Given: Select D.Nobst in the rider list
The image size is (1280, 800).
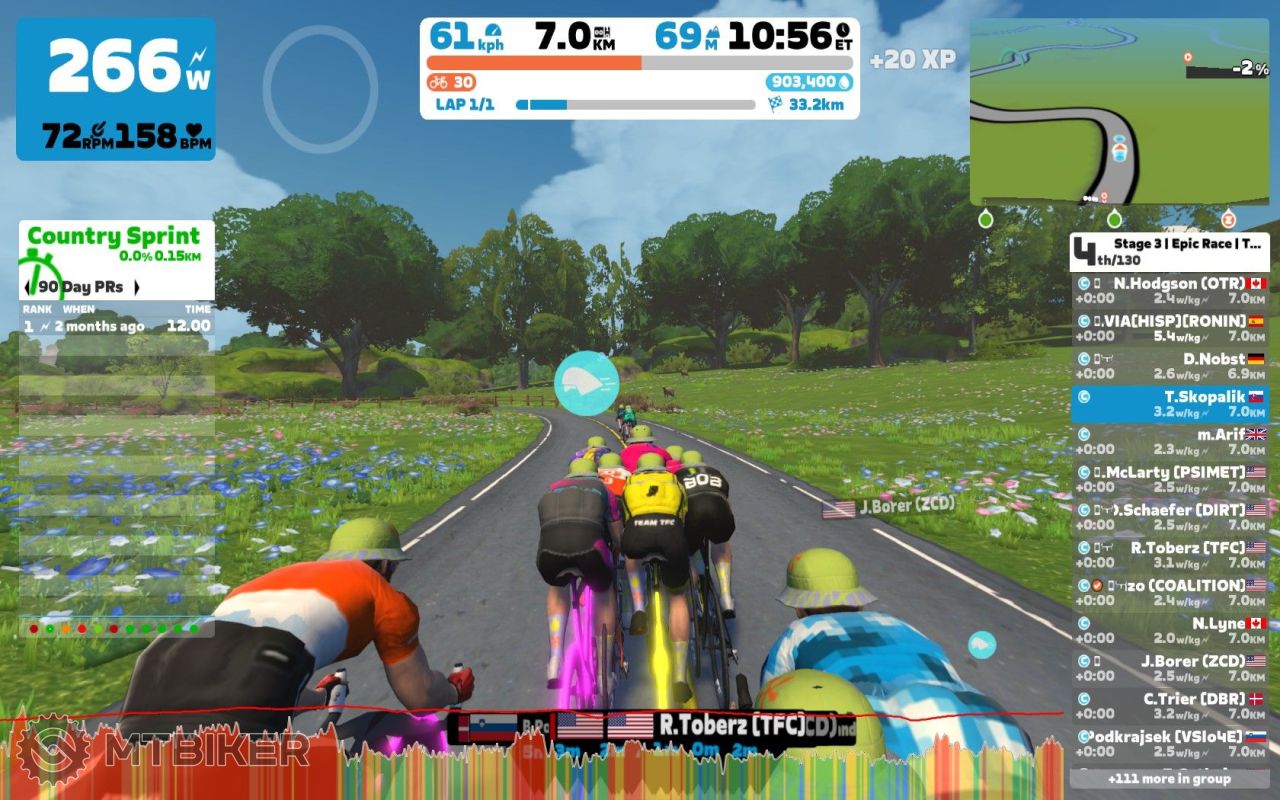Looking at the screenshot, I should pyautogui.click(x=1169, y=366).
